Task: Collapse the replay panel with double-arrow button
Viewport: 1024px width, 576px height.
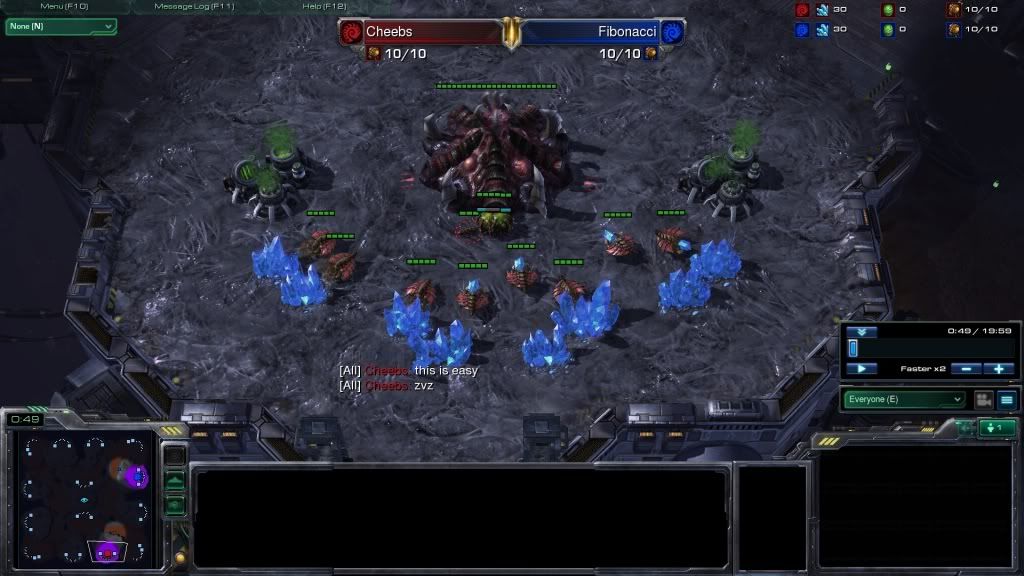Action: (860, 332)
